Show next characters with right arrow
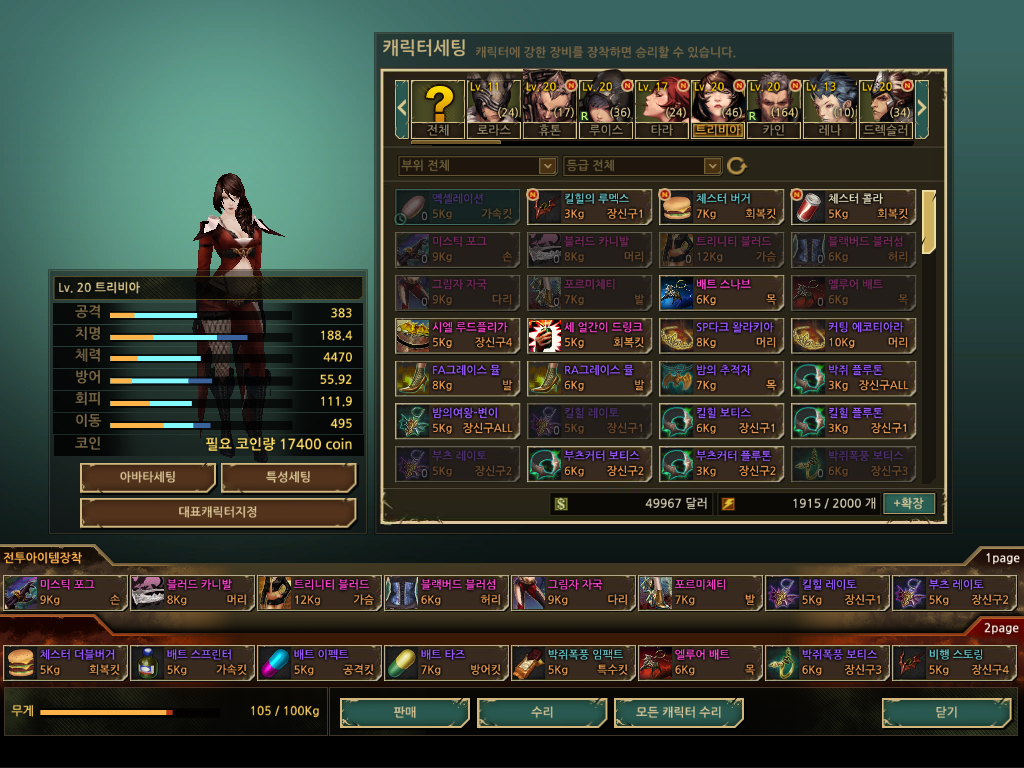The width and height of the screenshot is (1024, 768). point(922,104)
